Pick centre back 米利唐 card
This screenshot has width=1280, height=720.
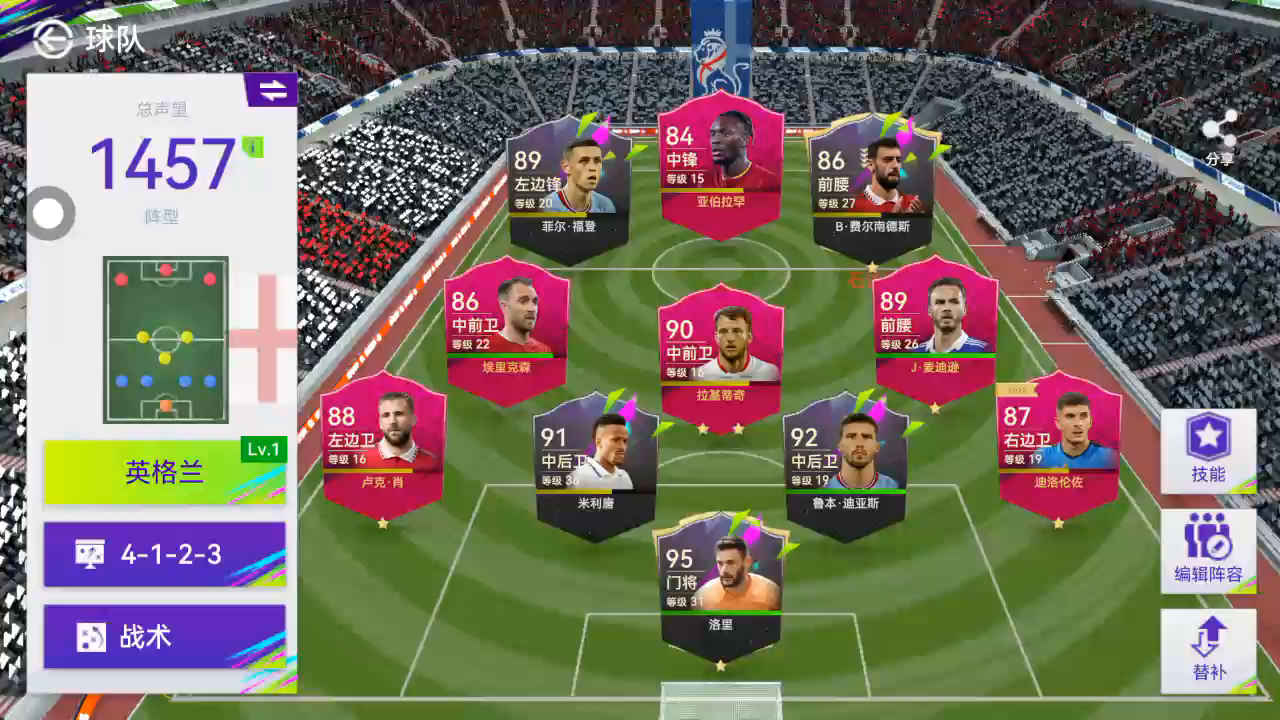[x=596, y=465]
